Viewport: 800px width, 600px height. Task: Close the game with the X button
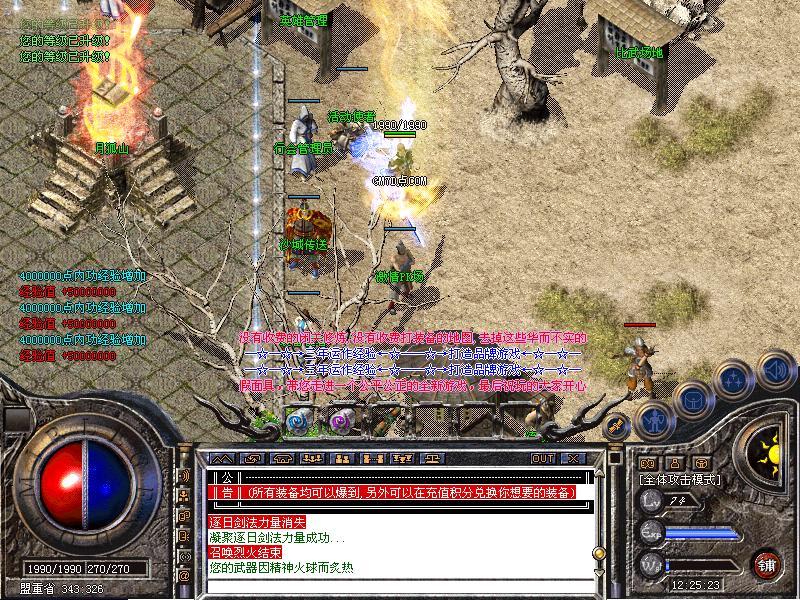[573, 458]
